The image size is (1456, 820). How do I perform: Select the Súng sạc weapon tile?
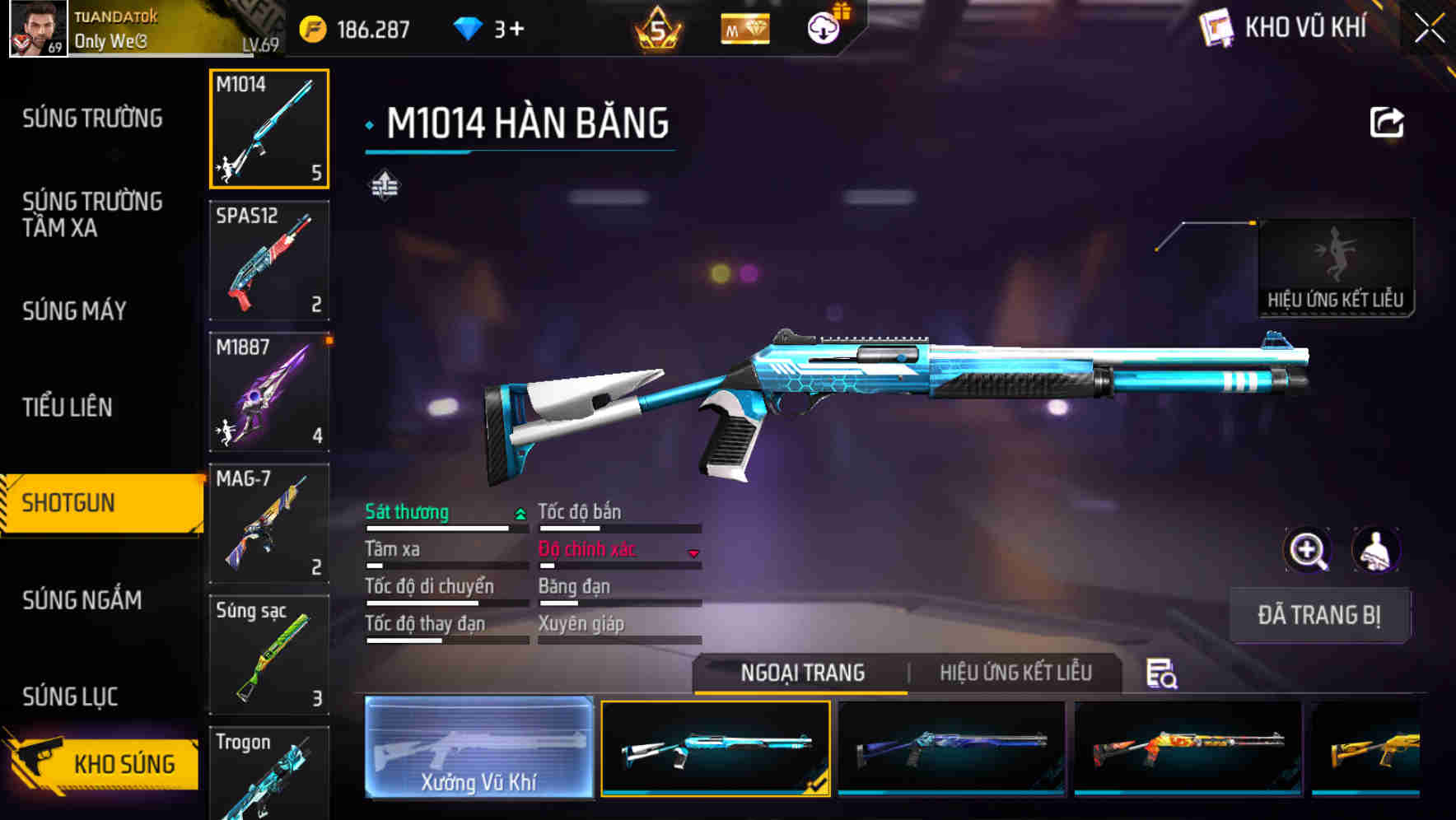point(269,655)
